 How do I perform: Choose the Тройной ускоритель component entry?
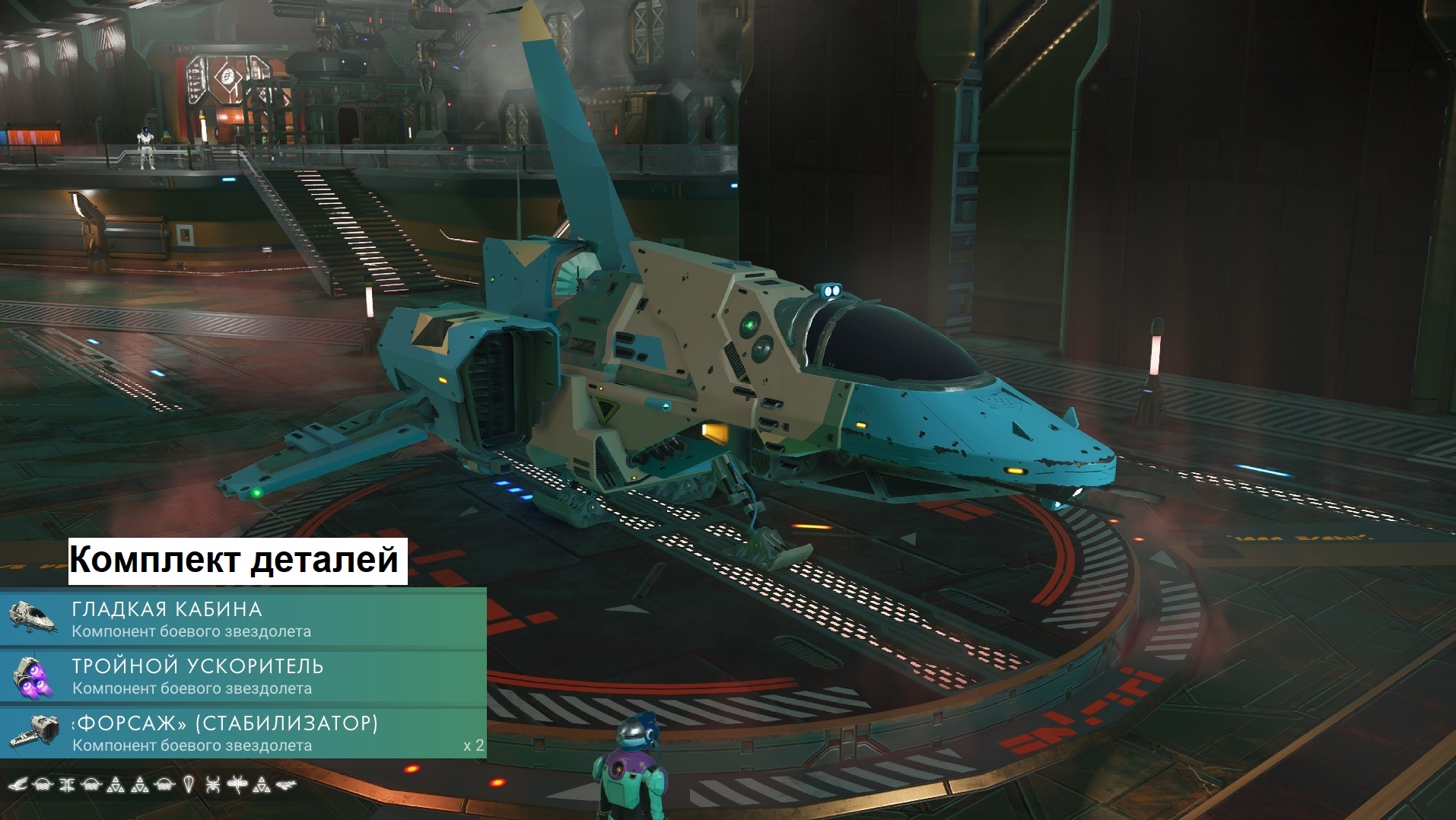(x=243, y=676)
